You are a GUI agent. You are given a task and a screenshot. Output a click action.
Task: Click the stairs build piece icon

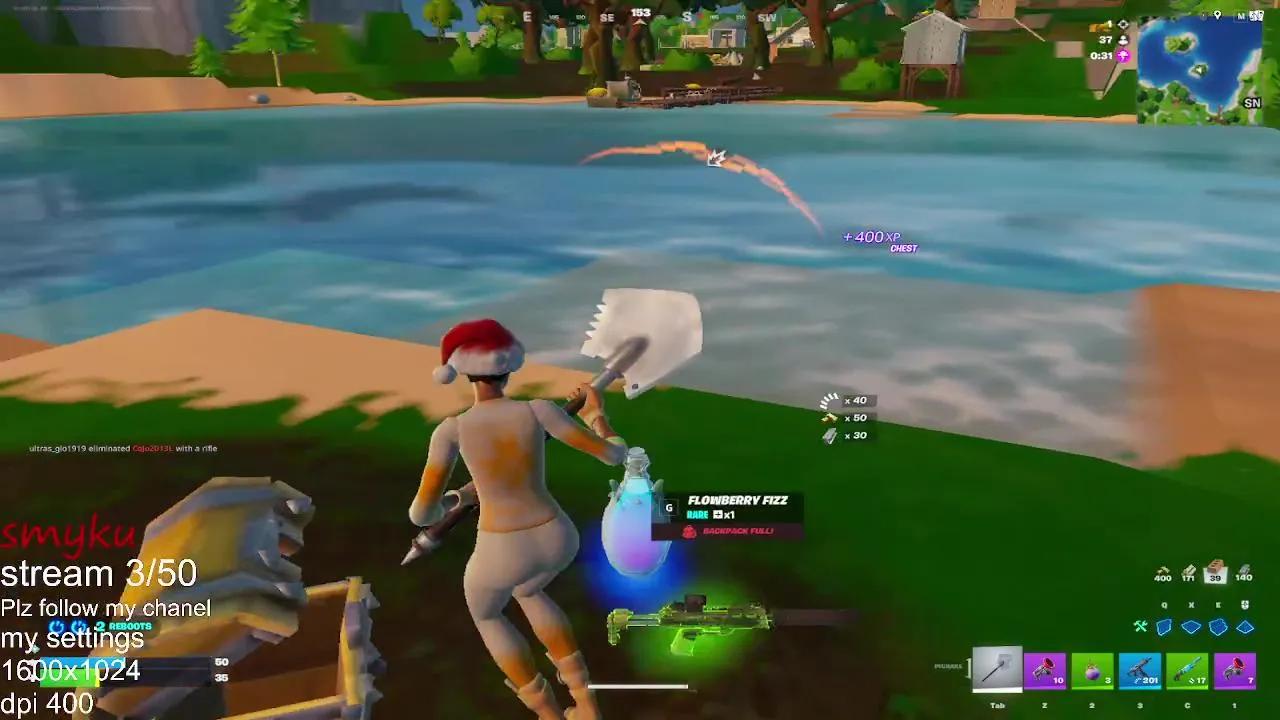point(1218,627)
